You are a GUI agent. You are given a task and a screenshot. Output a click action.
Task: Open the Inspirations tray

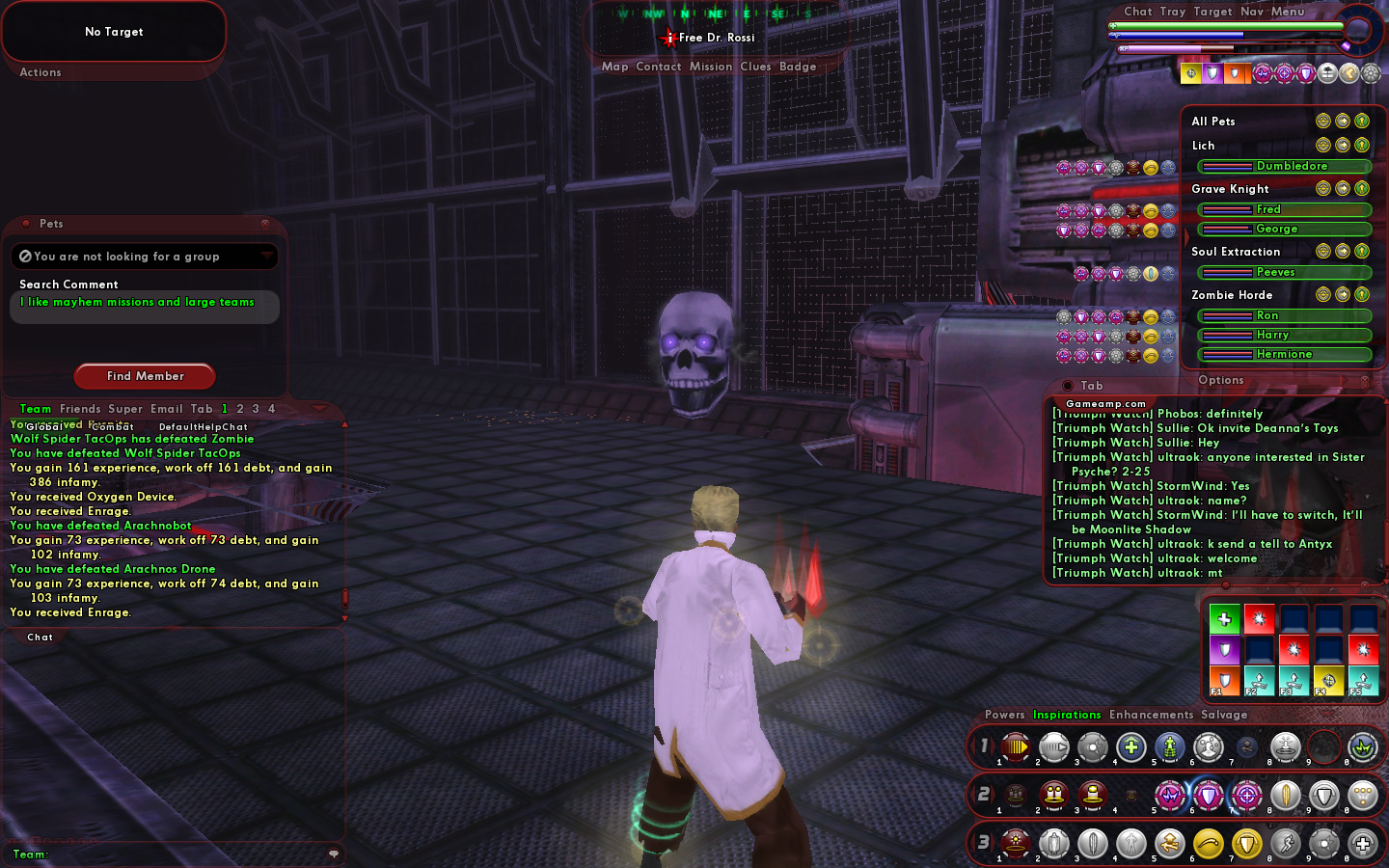(1067, 715)
